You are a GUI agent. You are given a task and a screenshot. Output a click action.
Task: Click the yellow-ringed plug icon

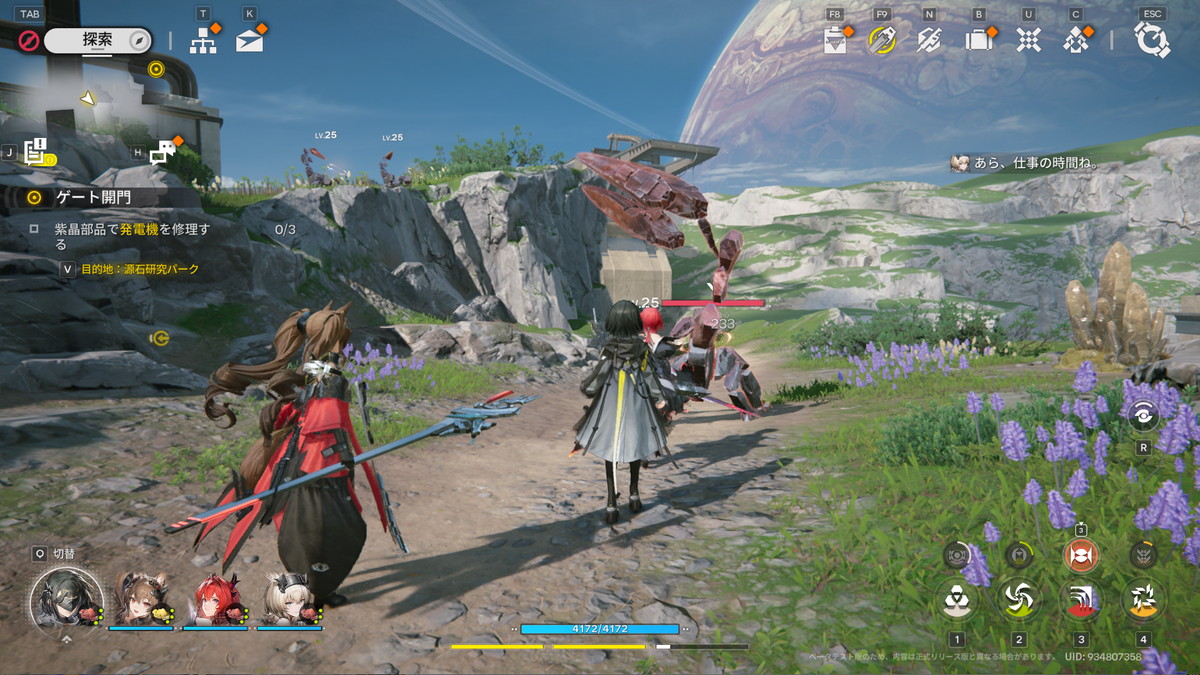point(881,40)
